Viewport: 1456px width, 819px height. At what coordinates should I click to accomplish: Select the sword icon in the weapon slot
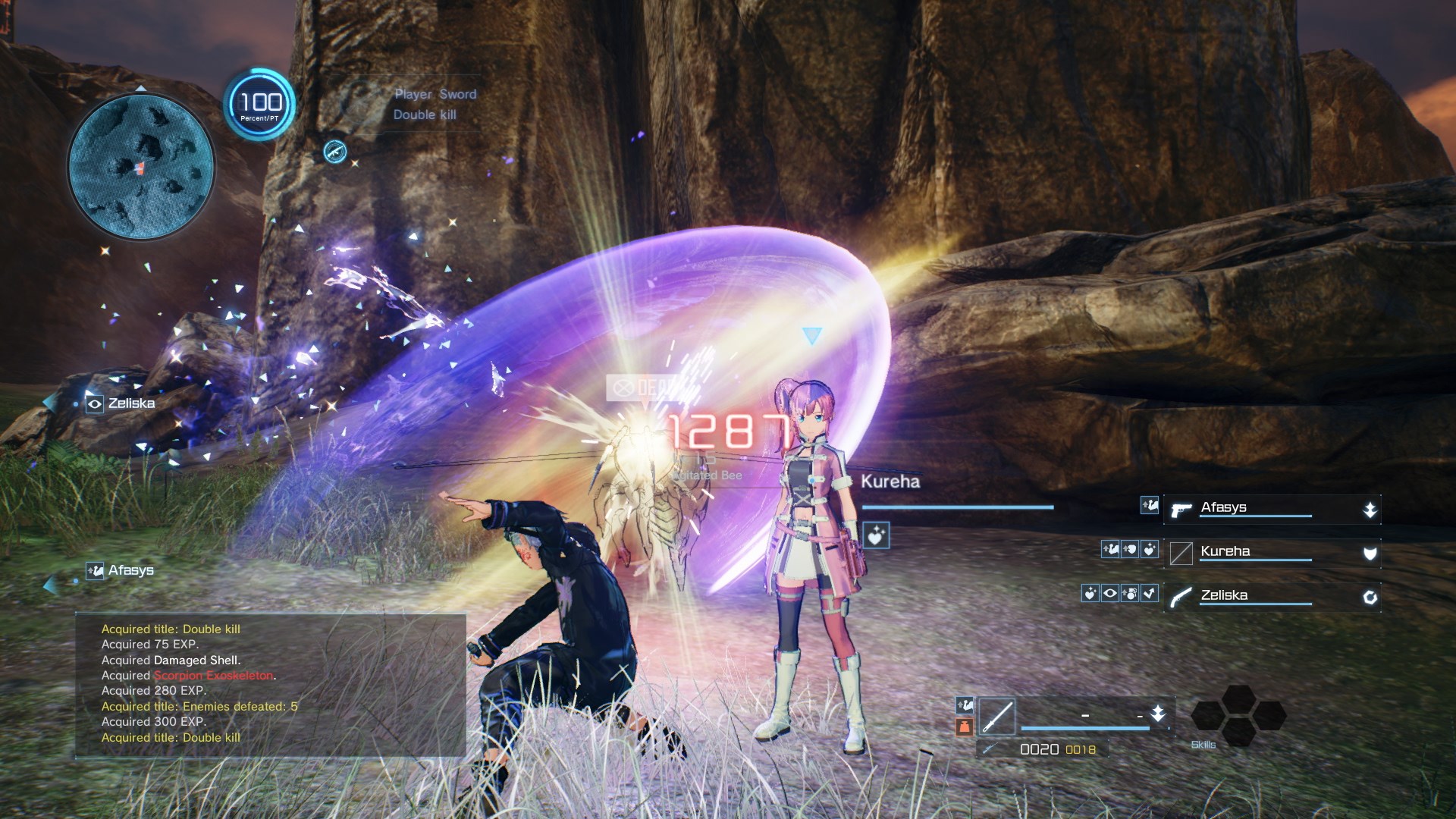coord(997,716)
